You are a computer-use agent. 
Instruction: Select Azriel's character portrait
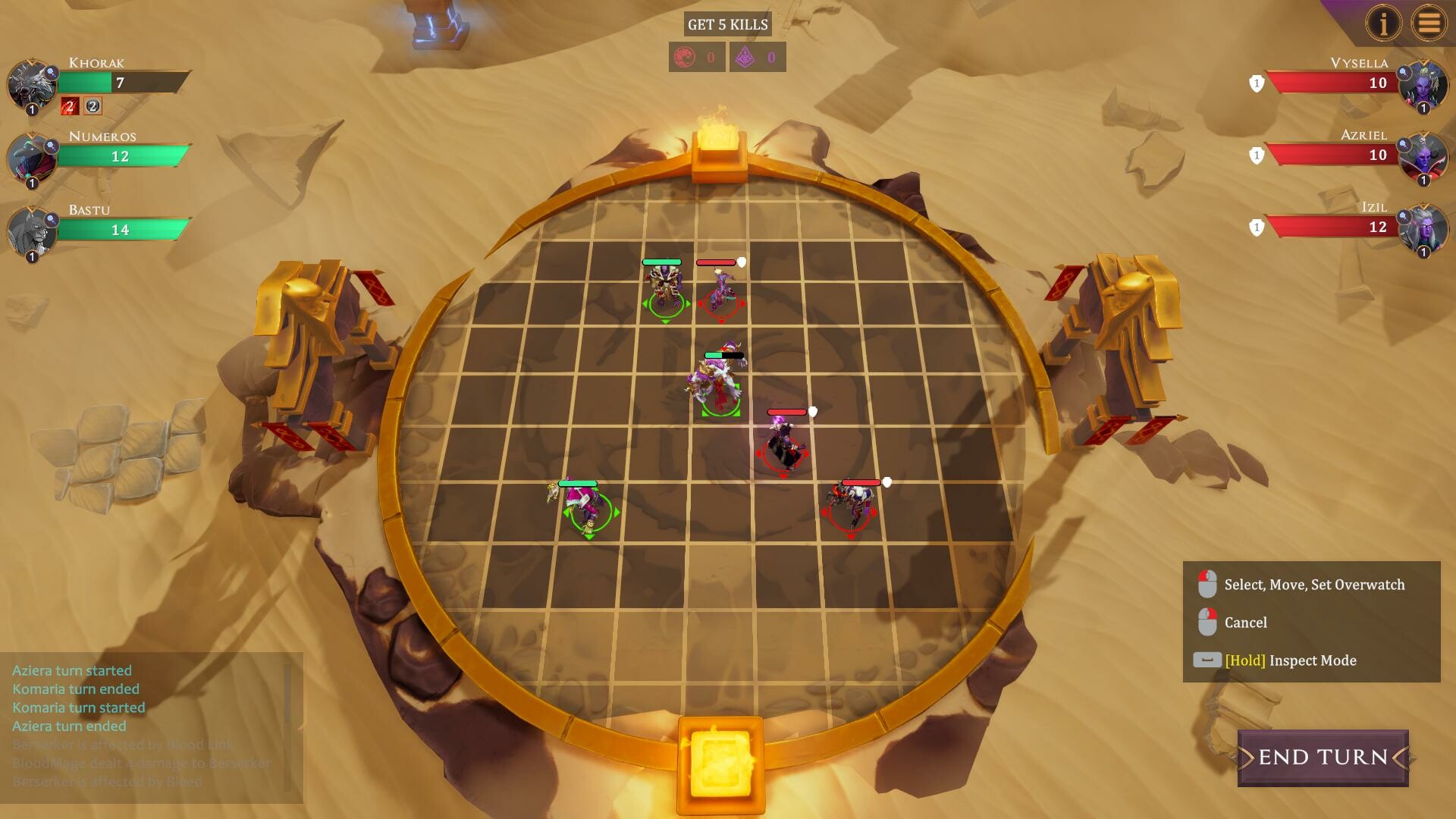1424,157
